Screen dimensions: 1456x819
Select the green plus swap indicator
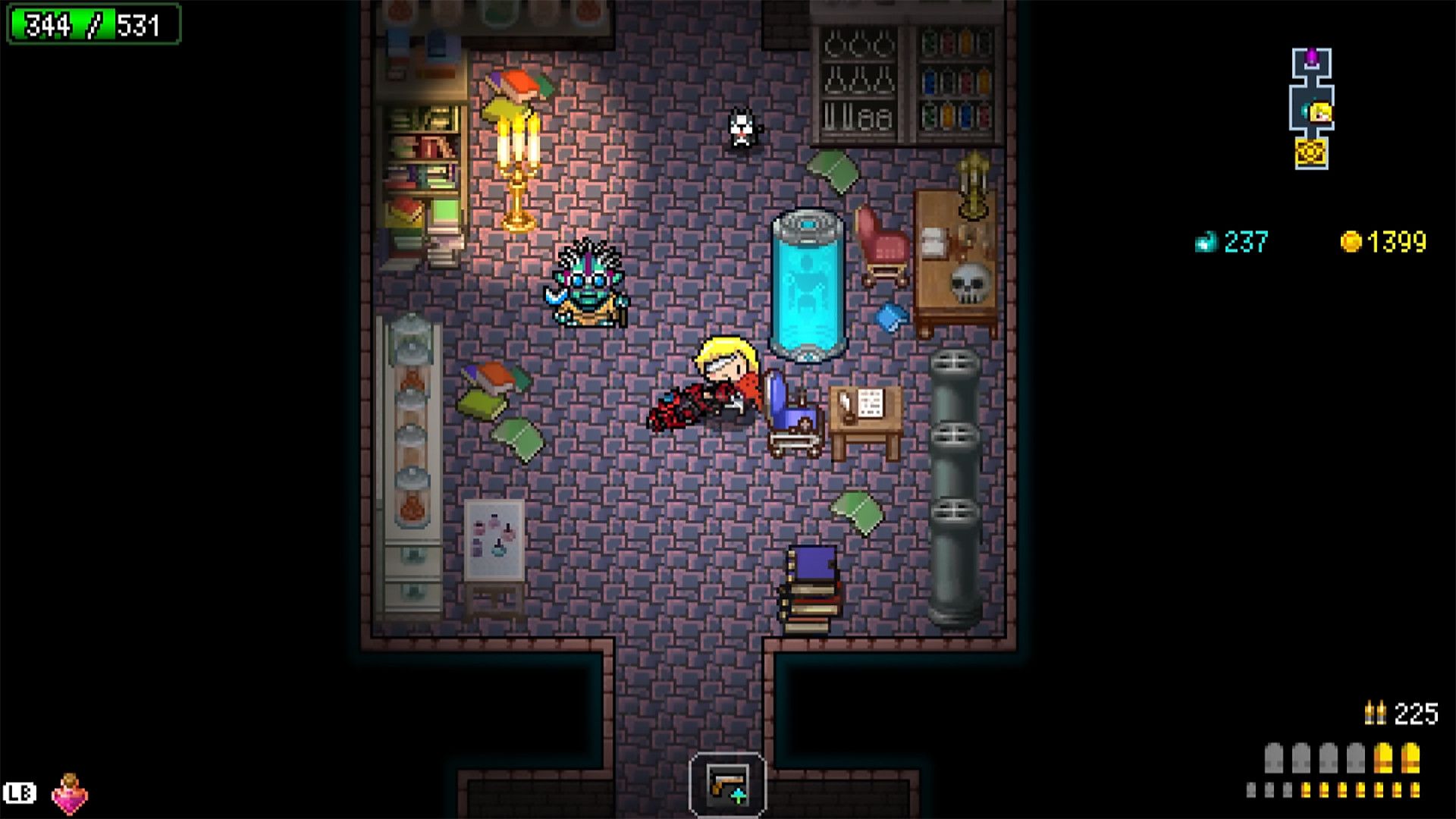coord(739,796)
